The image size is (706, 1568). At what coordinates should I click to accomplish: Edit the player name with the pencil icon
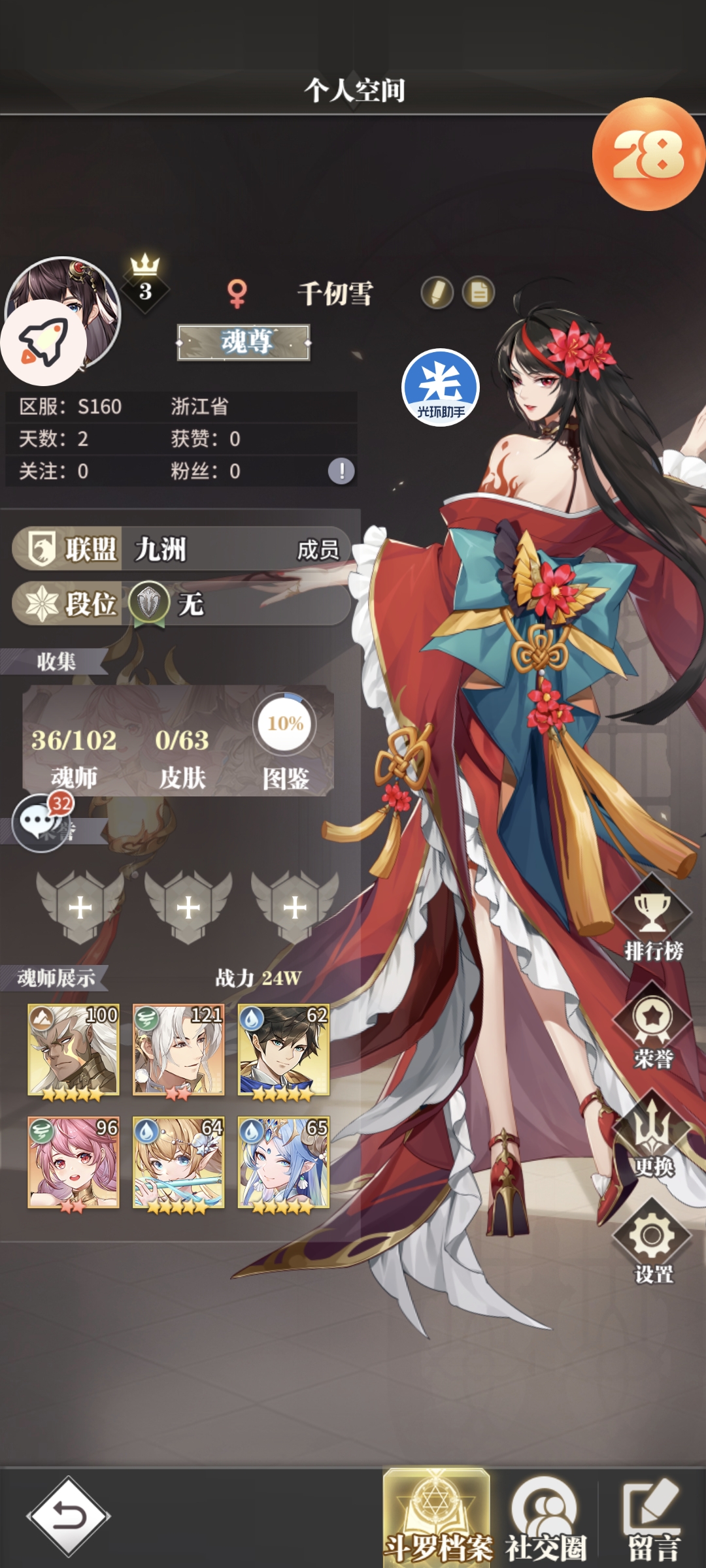click(437, 293)
